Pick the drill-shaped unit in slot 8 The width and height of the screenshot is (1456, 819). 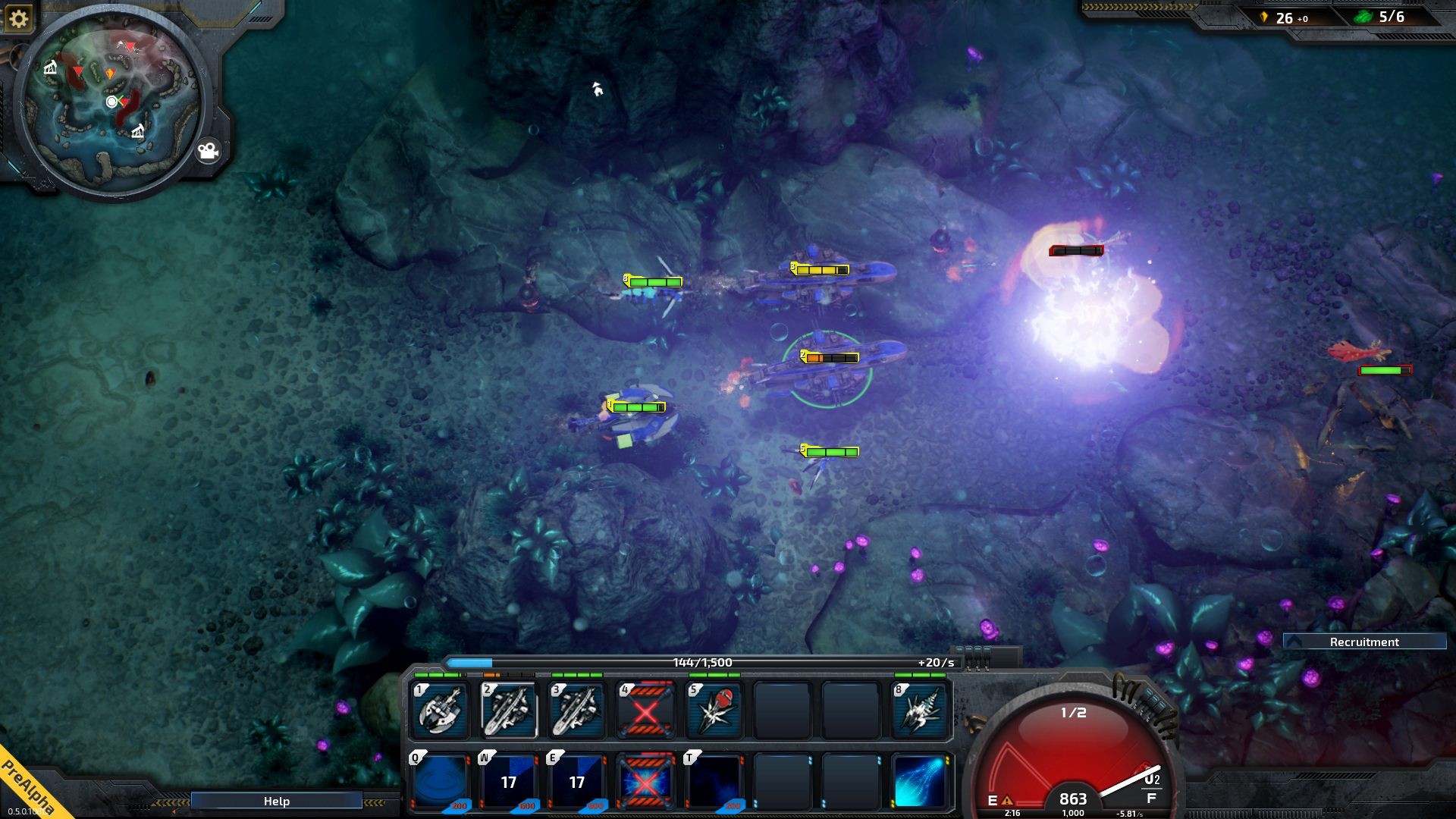click(x=920, y=710)
